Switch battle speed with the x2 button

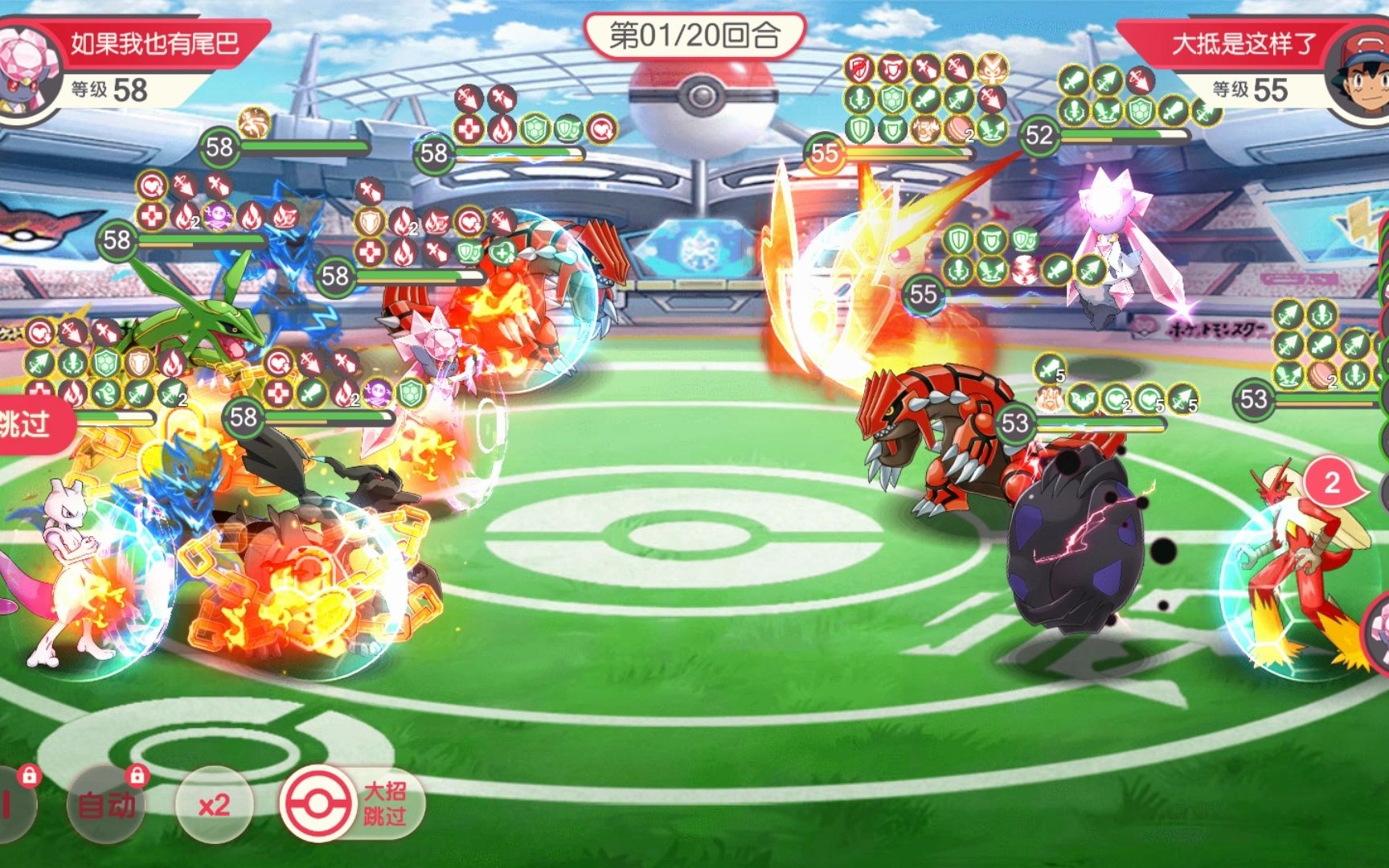tap(214, 805)
